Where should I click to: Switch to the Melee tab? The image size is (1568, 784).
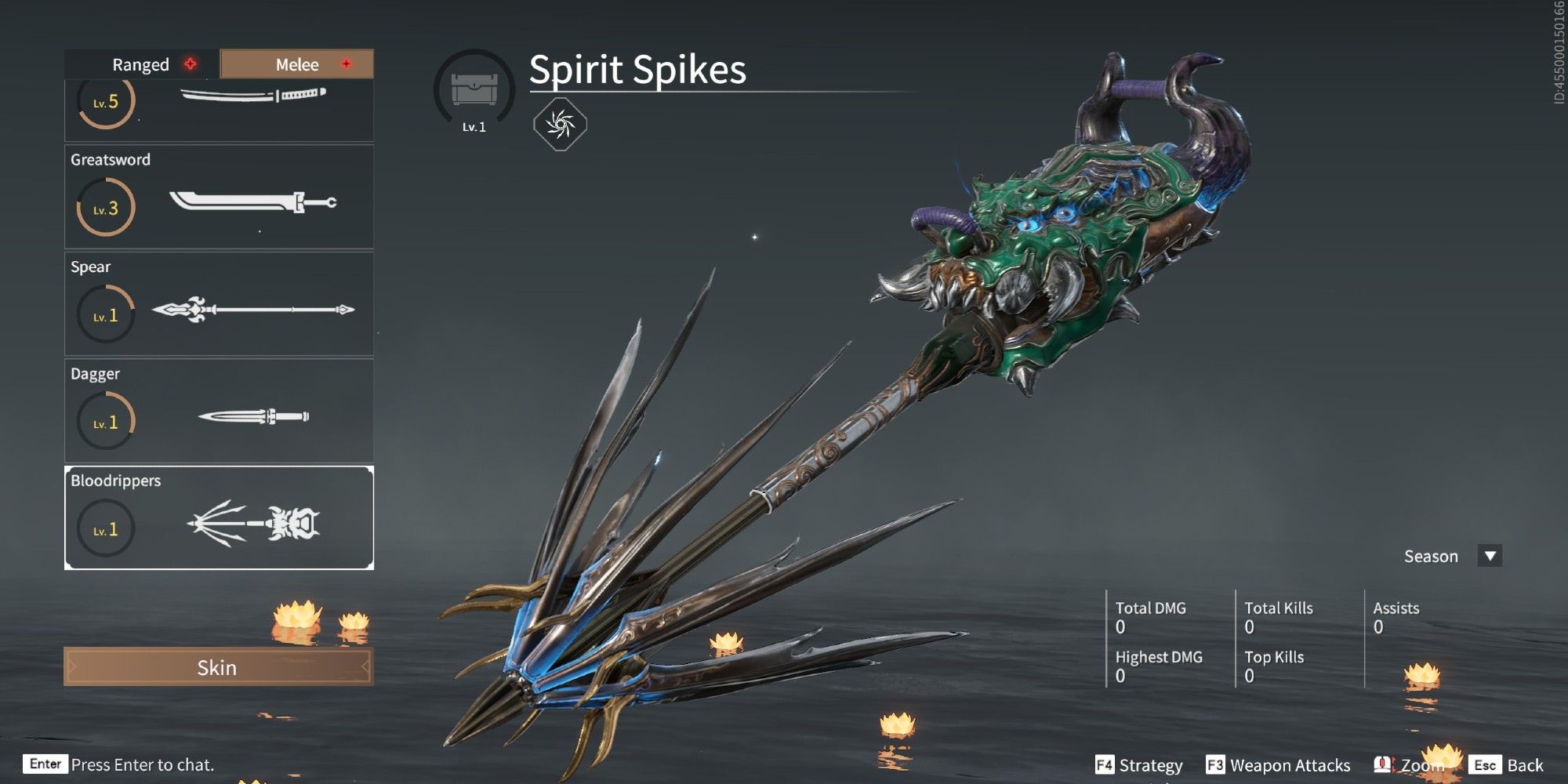298,64
